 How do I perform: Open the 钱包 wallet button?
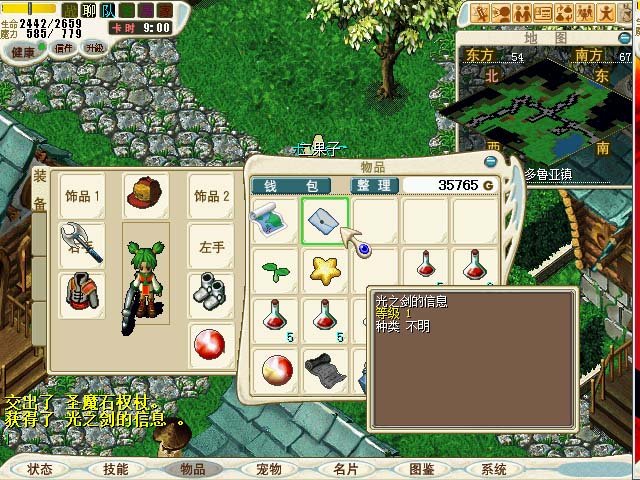pyautogui.click(x=290, y=185)
